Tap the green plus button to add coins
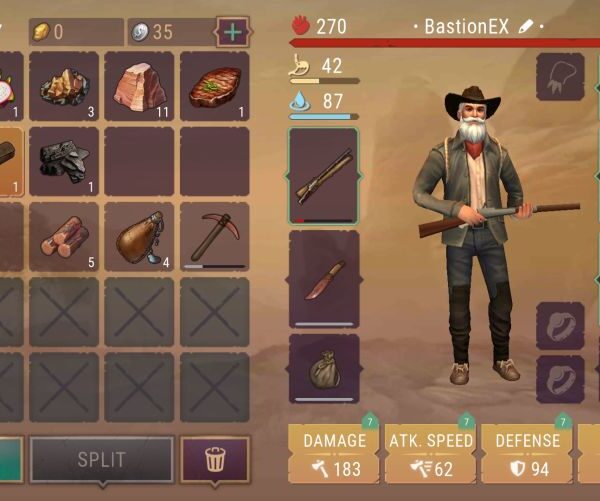This screenshot has height=501, width=600. coord(233,31)
